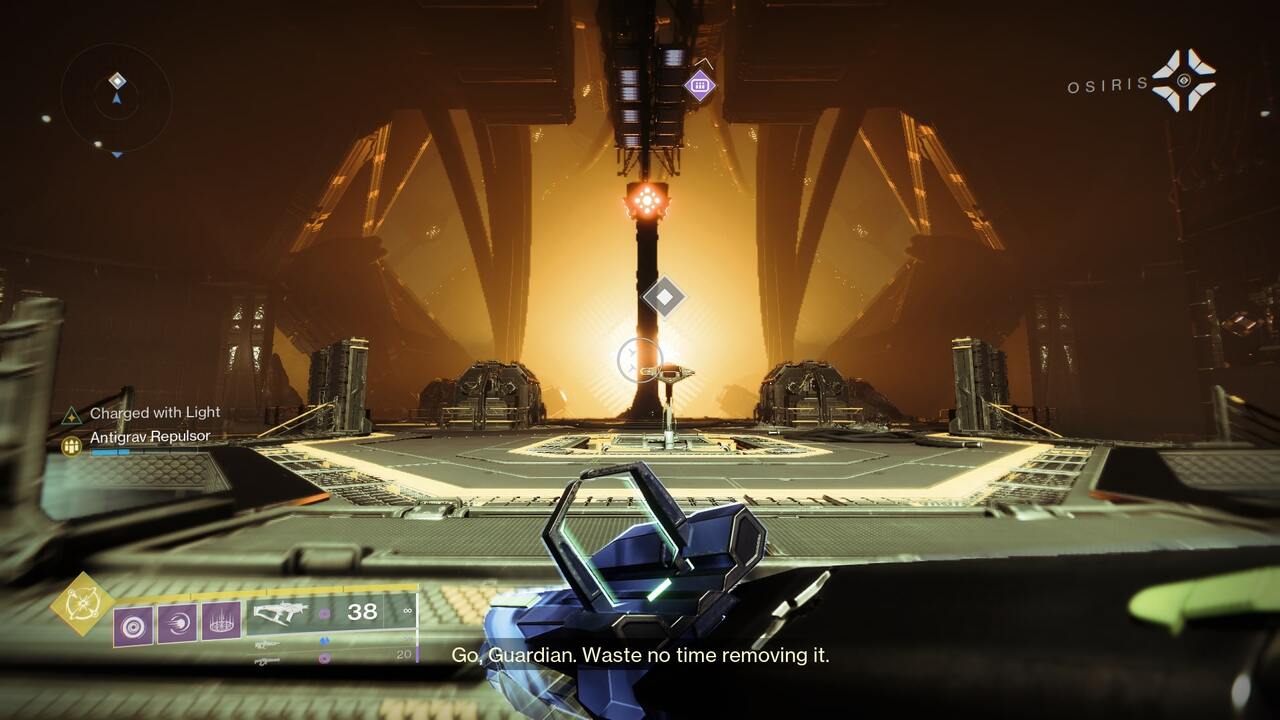Select the Antigrav Repulsor buff icon
The image size is (1280, 720).
[x=70, y=444]
